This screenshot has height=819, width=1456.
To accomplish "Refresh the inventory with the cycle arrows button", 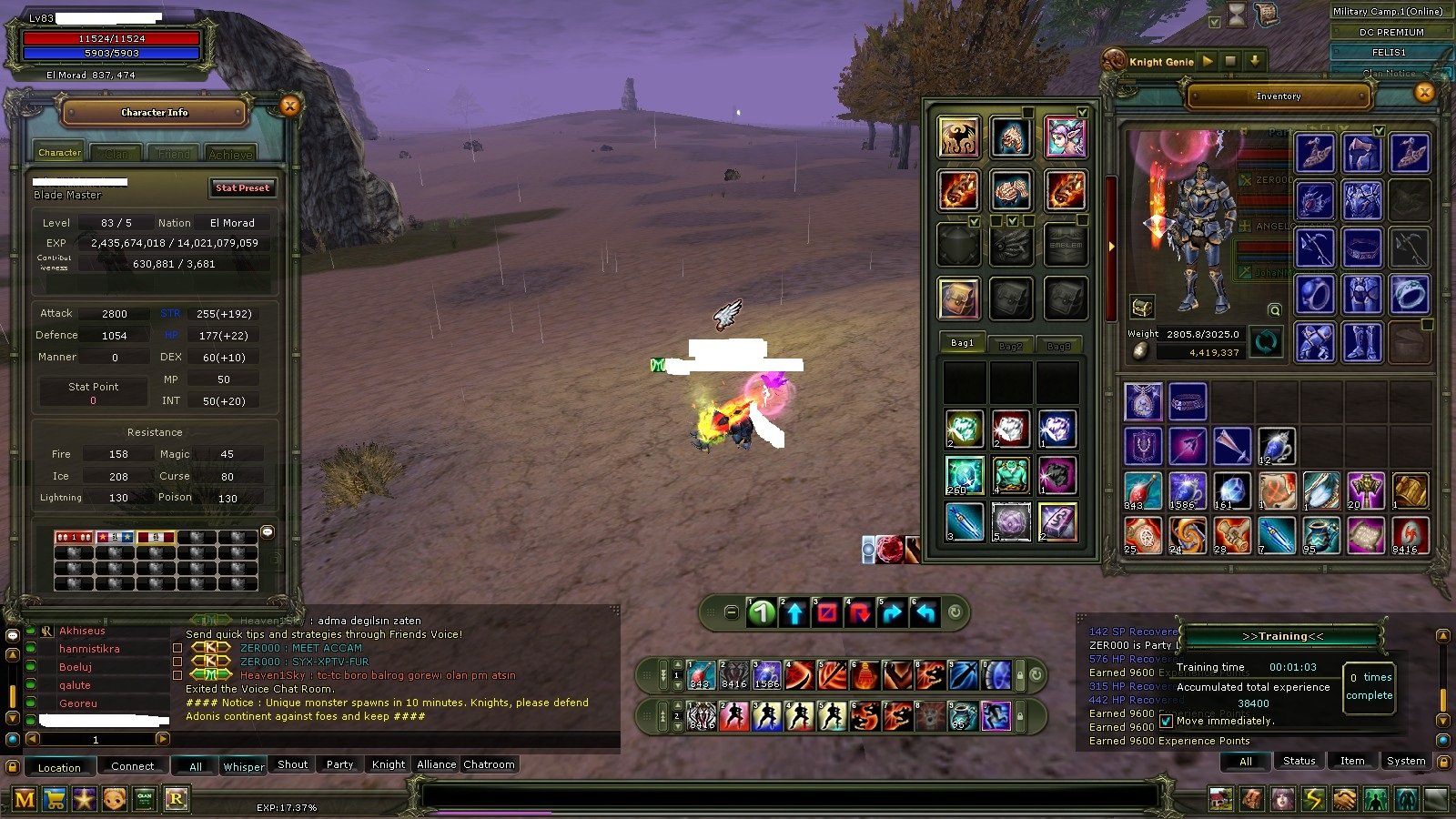I will (x=1266, y=342).
